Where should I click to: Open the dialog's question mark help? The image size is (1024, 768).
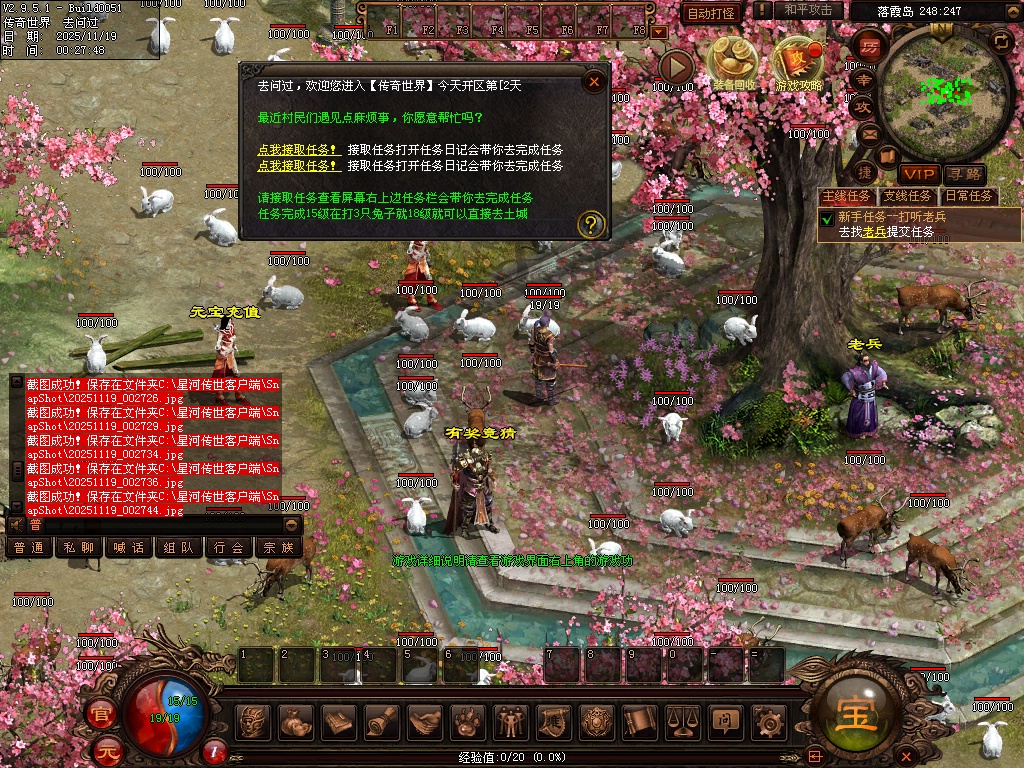591,224
